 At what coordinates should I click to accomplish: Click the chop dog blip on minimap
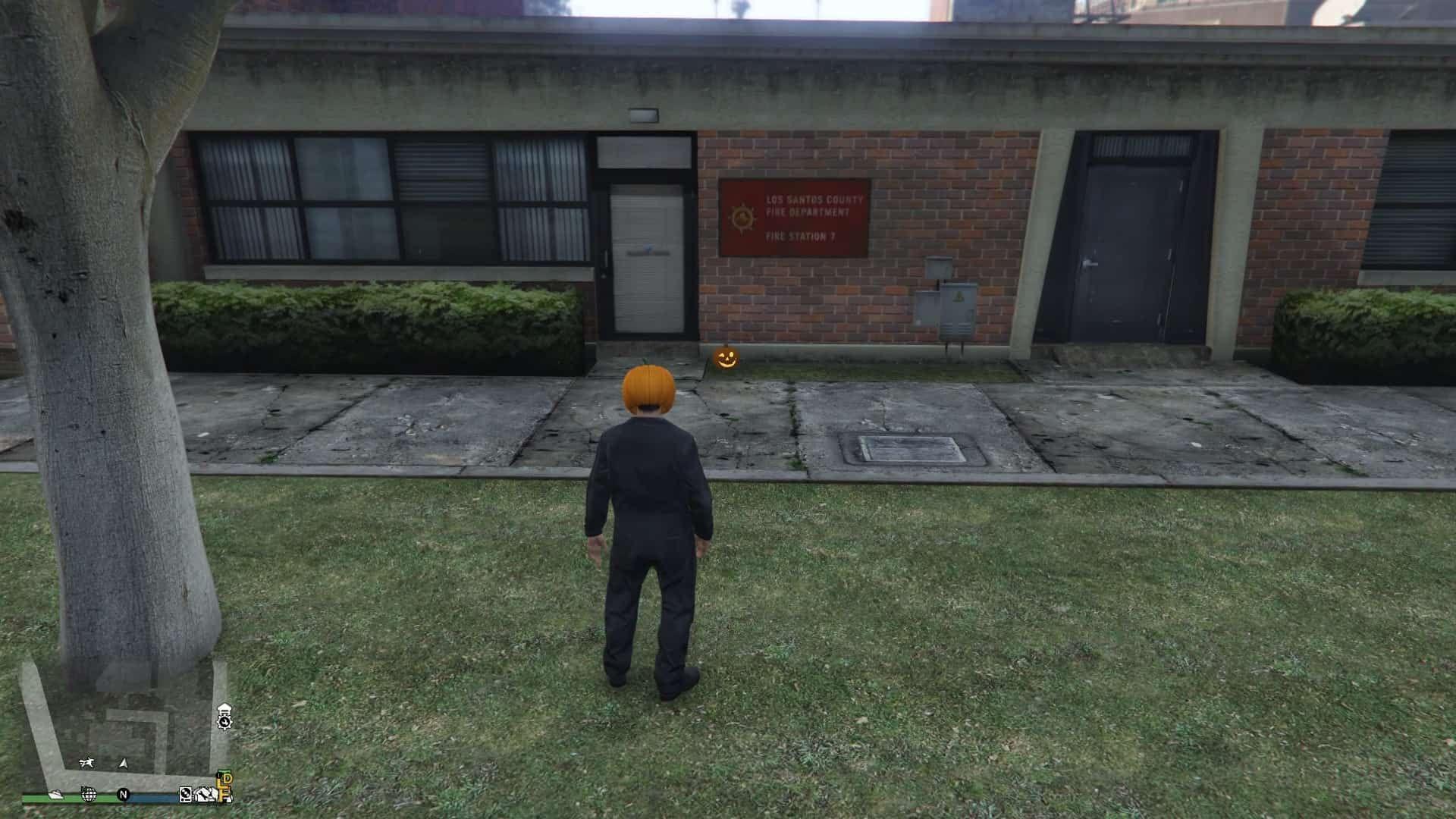pyautogui.click(x=88, y=763)
